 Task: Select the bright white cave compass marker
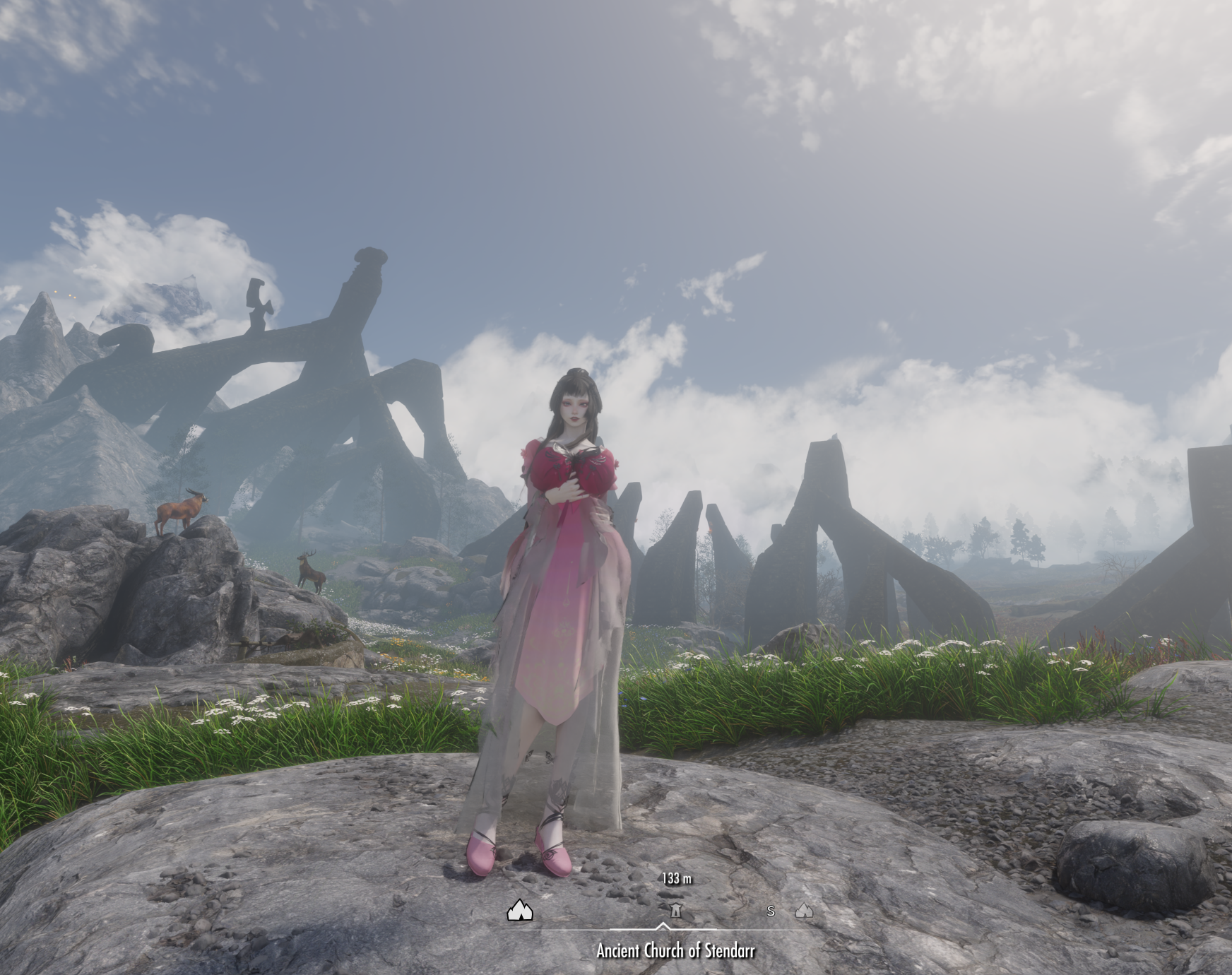pyautogui.click(x=520, y=910)
